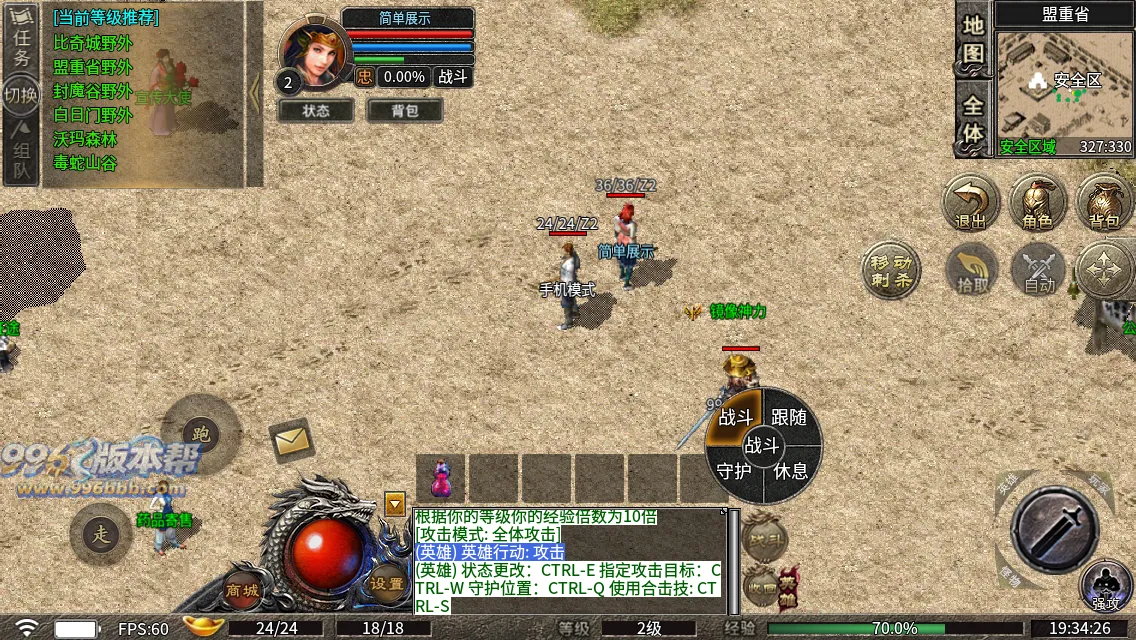Image resolution: width=1136 pixels, height=640 pixels.
Task: Choose 休息 on the hero command wheel
Action: click(x=790, y=470)
